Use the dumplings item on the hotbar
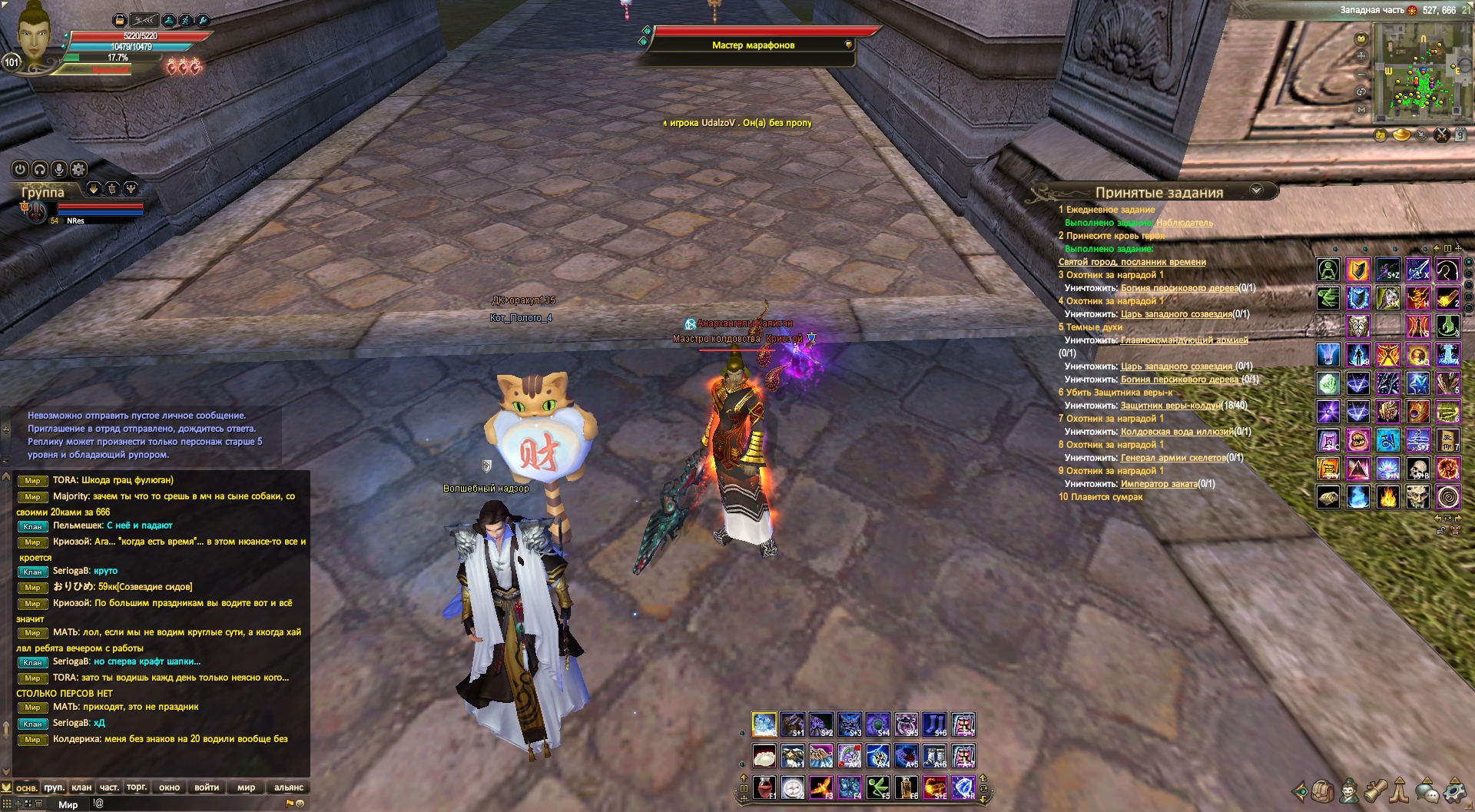Viewport: 1475px width, 812px height. coord(764,756)
